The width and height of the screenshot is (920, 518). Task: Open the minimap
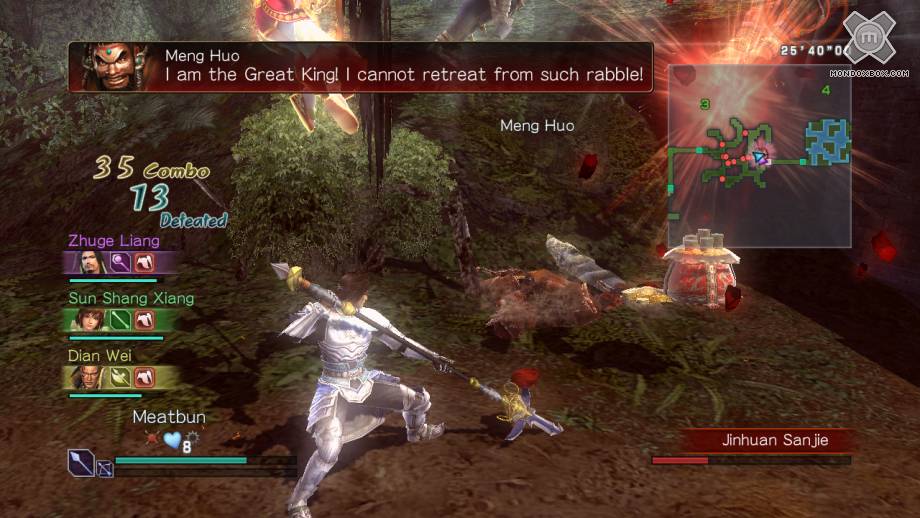759,155
